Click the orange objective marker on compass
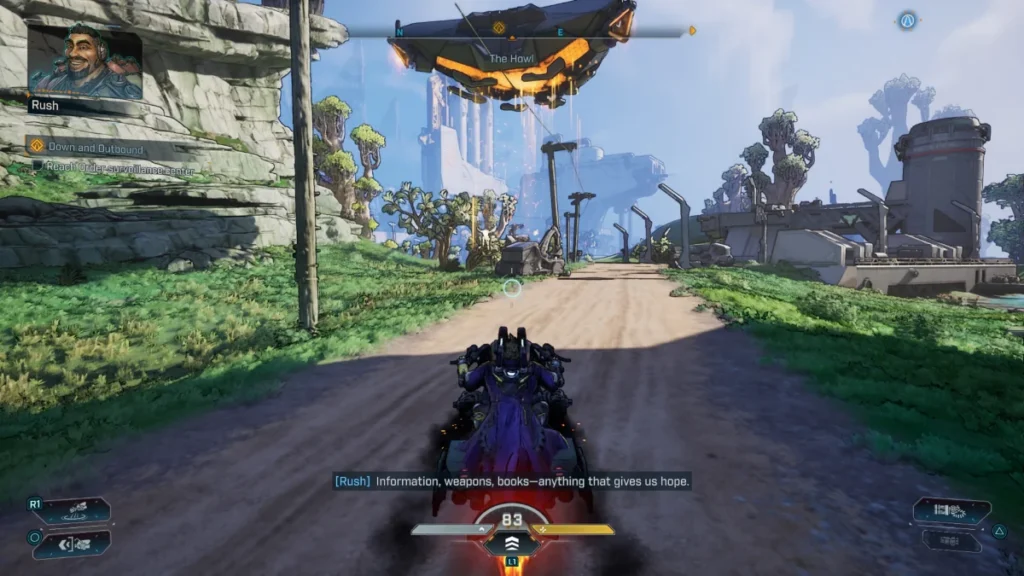 tap(499, 27)
